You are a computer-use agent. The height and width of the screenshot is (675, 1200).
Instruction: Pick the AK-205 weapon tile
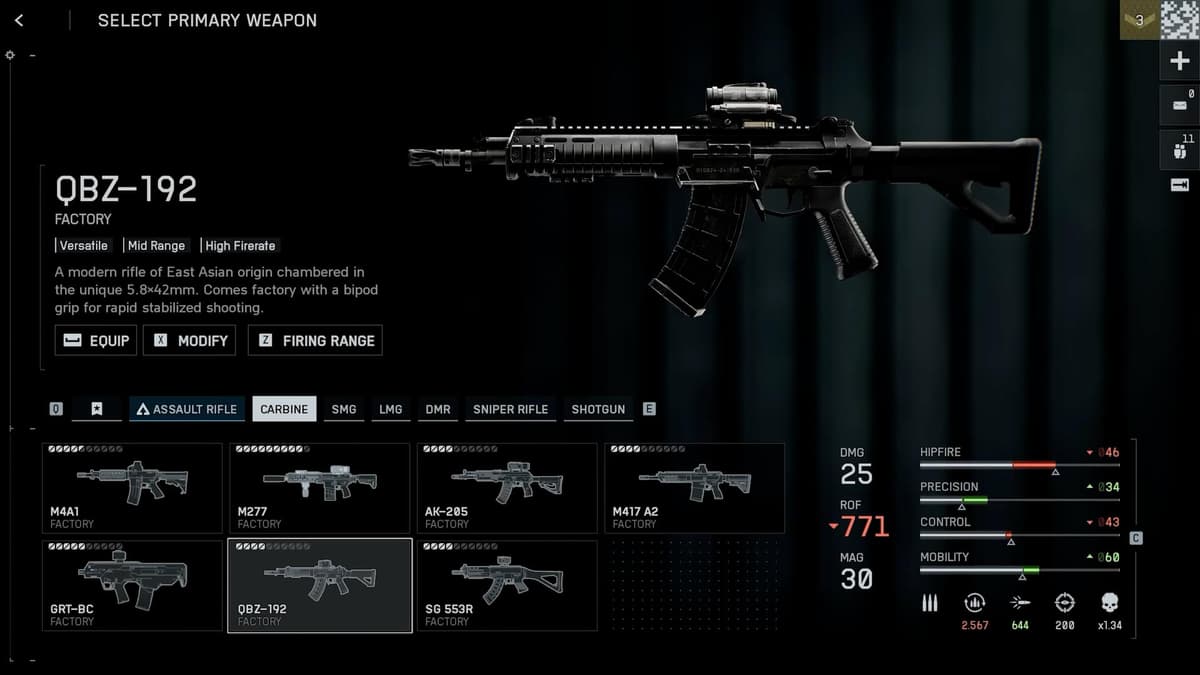[x=507, y=488]
